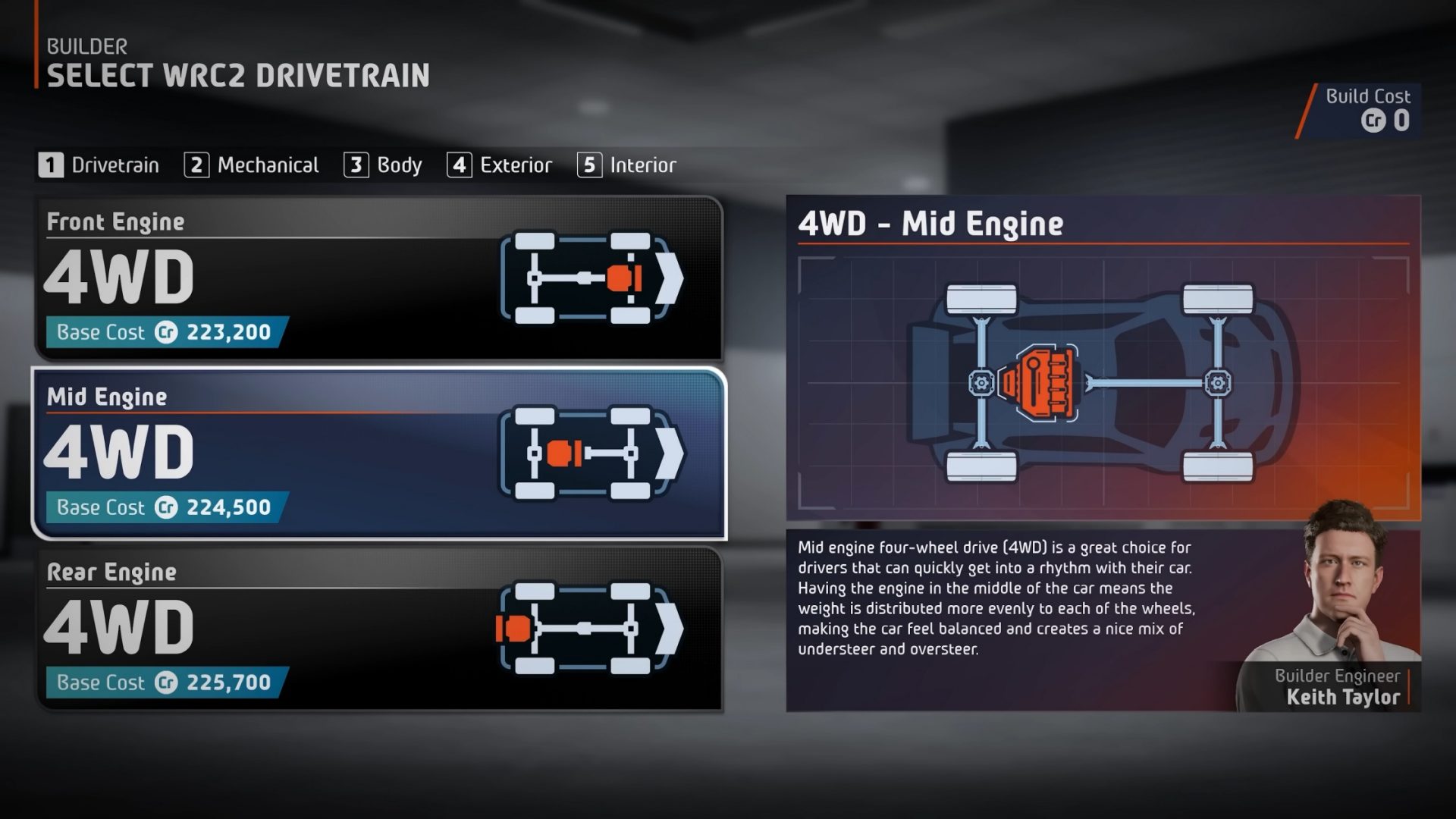
Task: Click the Cr icon on Mid Engine base cost
Action: point(165,507)
